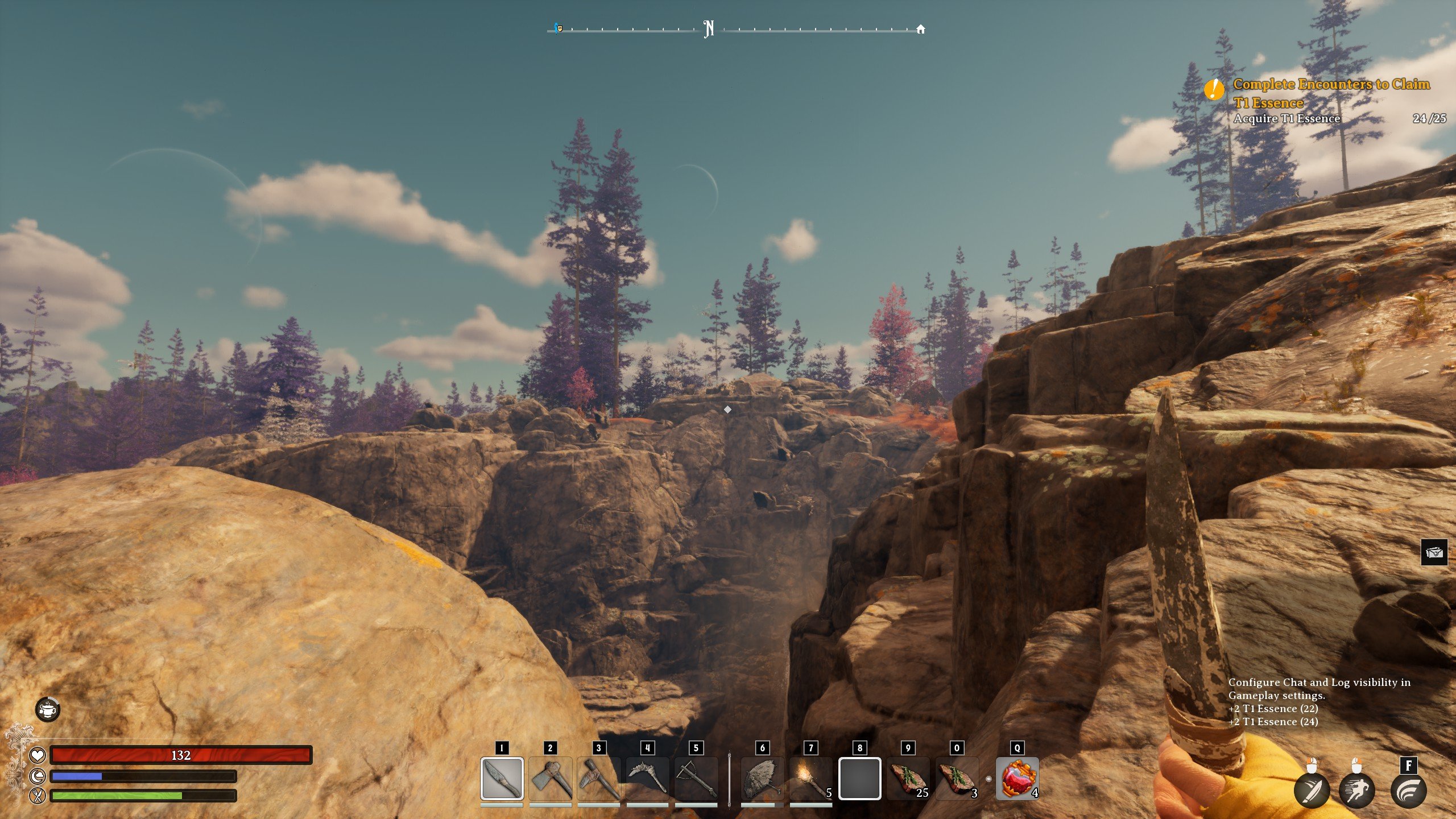Choose the cooked meat stack of 3
The image size is (1456, 819).
[957, 778]
